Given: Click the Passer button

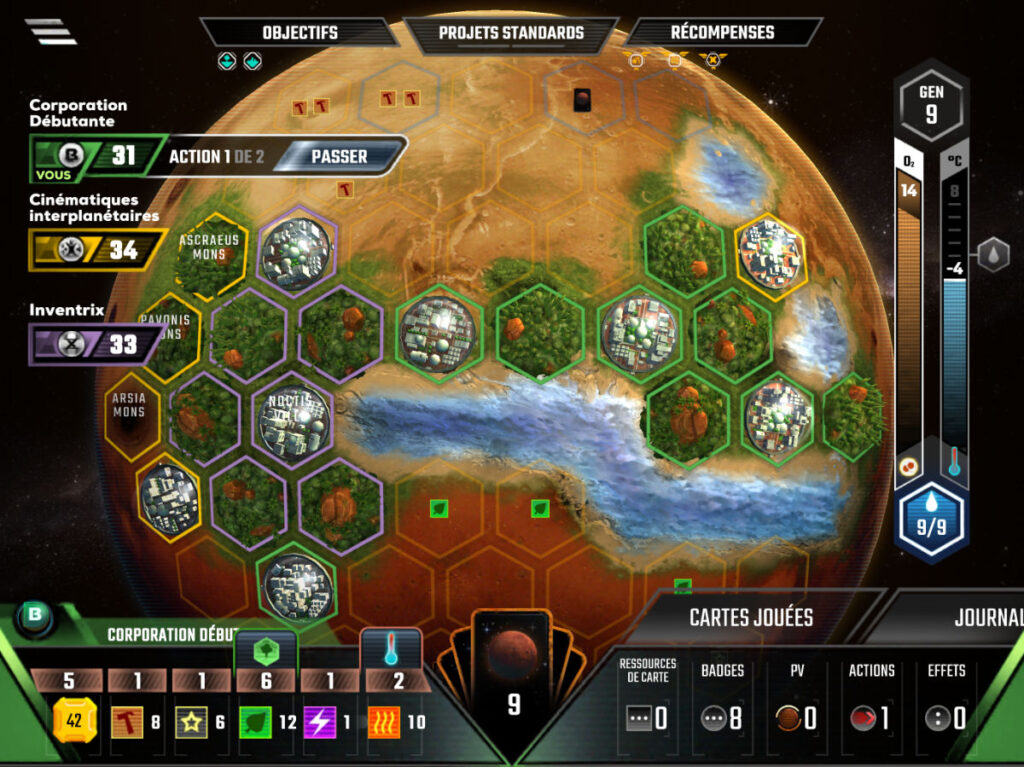Looking at the screenshot, I should click(x=339, y=156).
